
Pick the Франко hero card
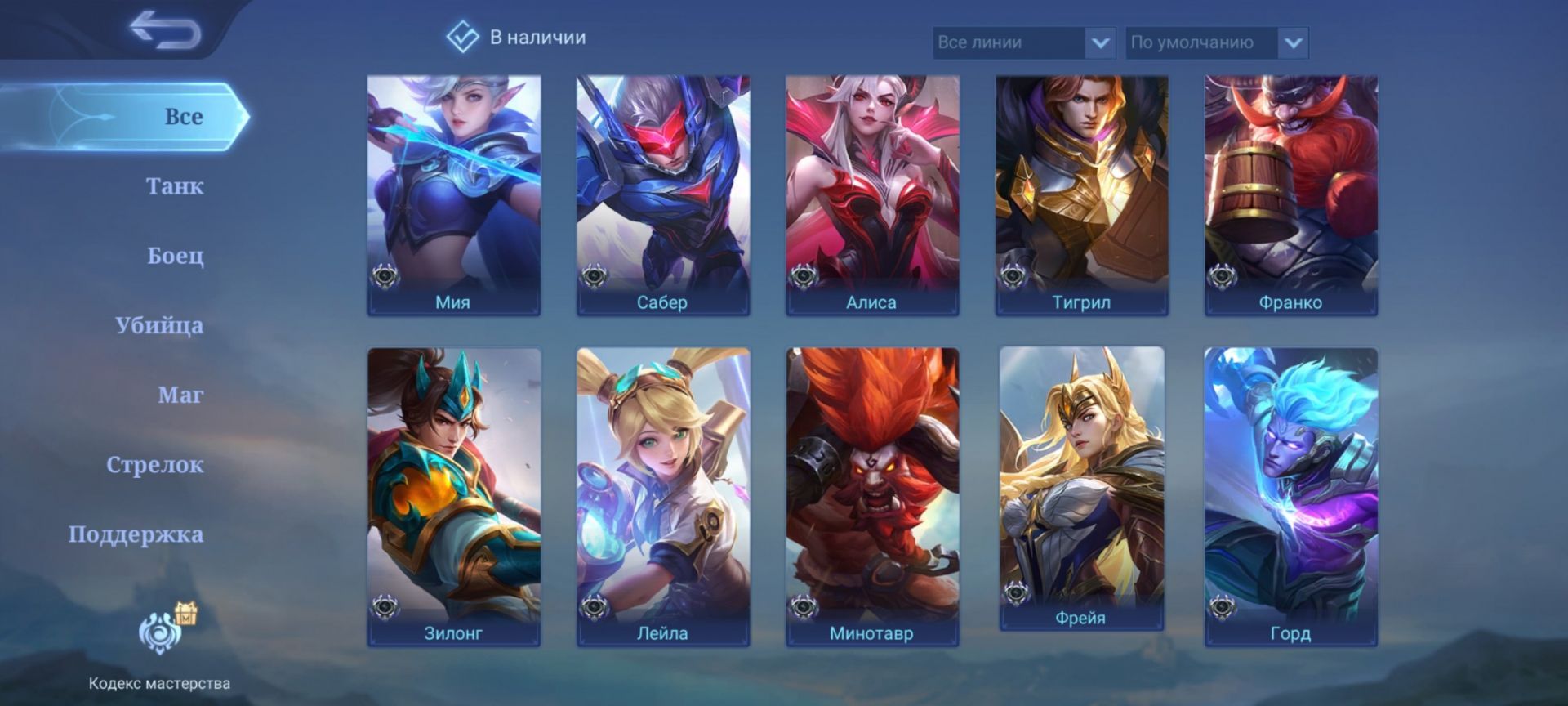tap(1291, 194)
